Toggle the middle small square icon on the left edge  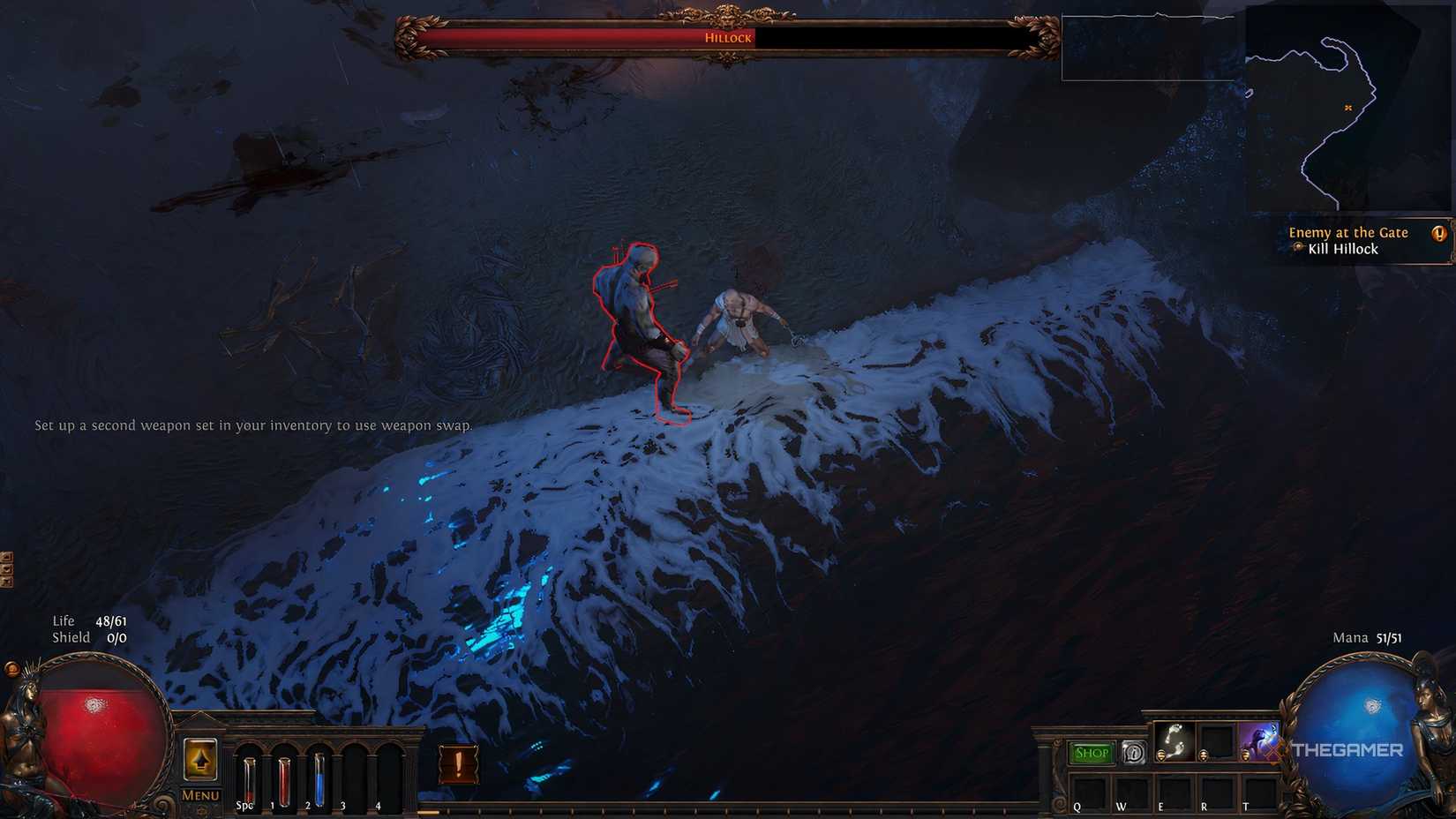6,568
